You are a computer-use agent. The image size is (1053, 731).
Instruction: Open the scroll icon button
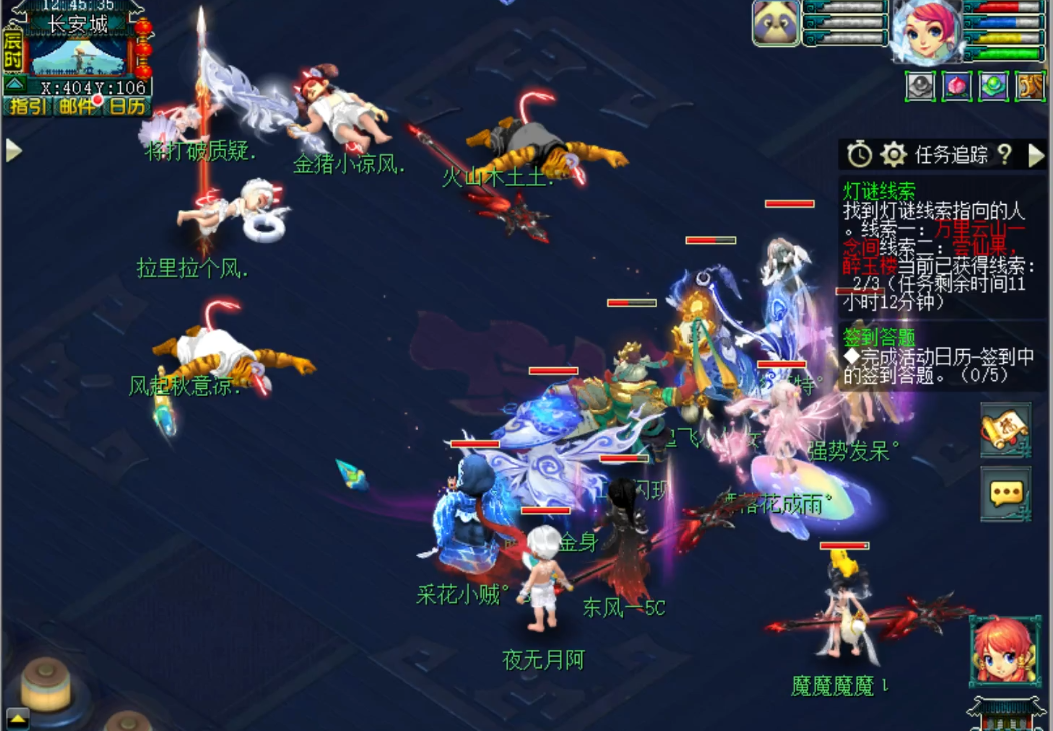[1005, 431]
